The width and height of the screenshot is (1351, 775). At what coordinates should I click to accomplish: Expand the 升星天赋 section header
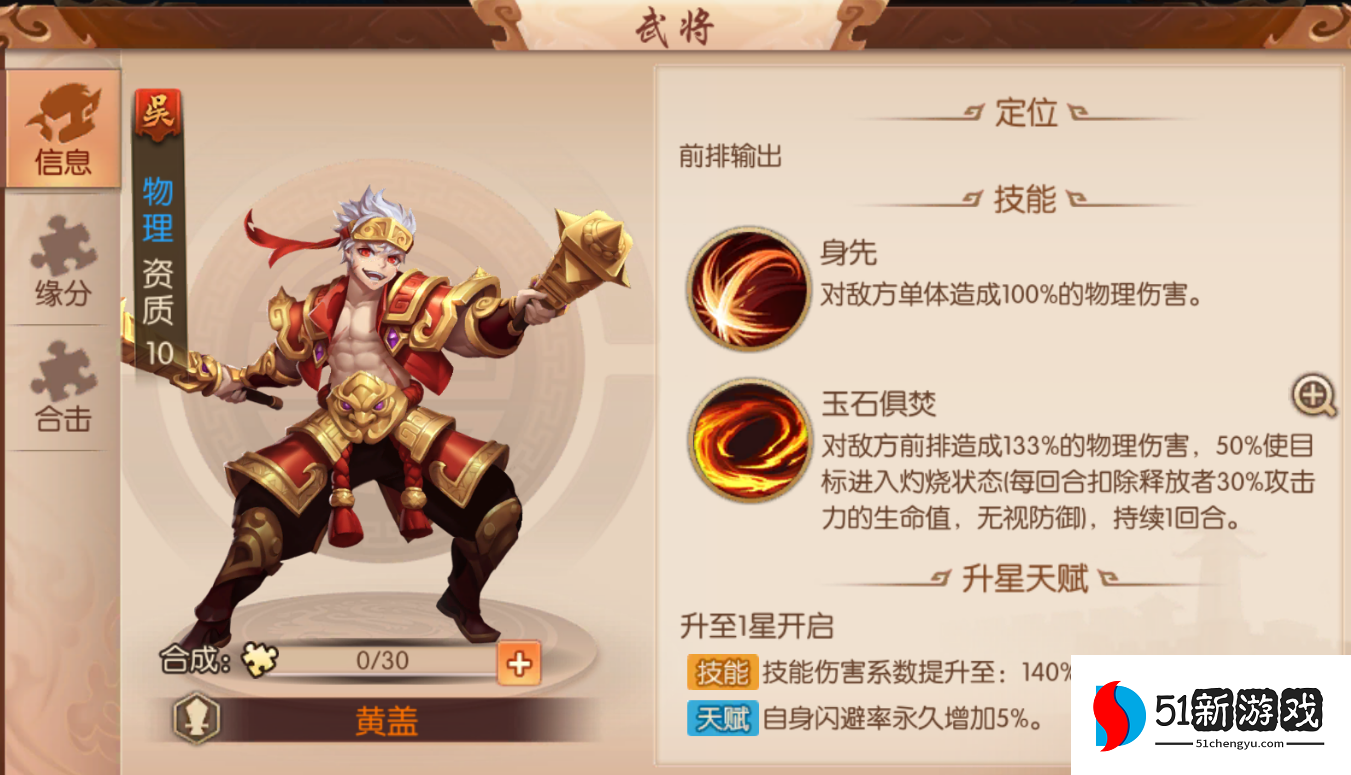1023,578
